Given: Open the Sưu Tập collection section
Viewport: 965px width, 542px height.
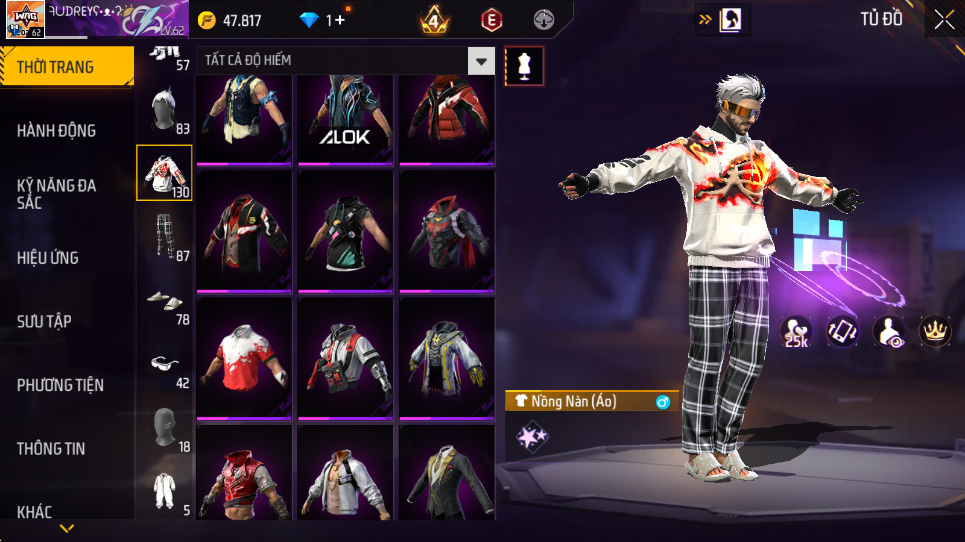Looking at the screenshot, I should pyautogui.click(x=44, y=321).
